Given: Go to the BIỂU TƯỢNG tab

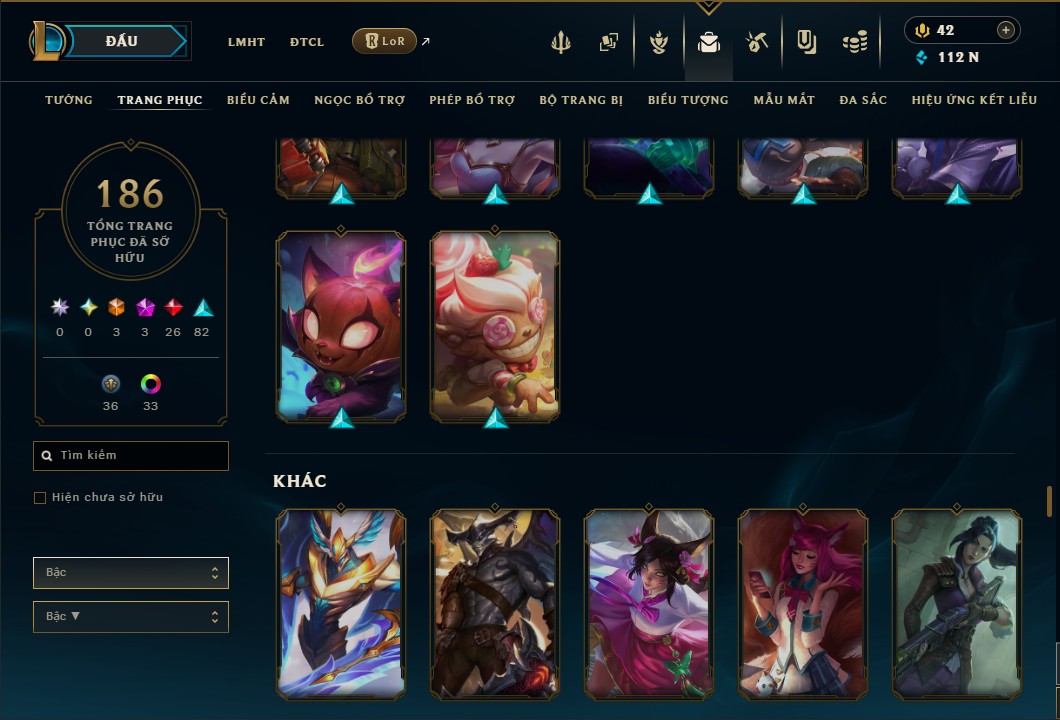Looking at the screenshot, I should [688, 100].
